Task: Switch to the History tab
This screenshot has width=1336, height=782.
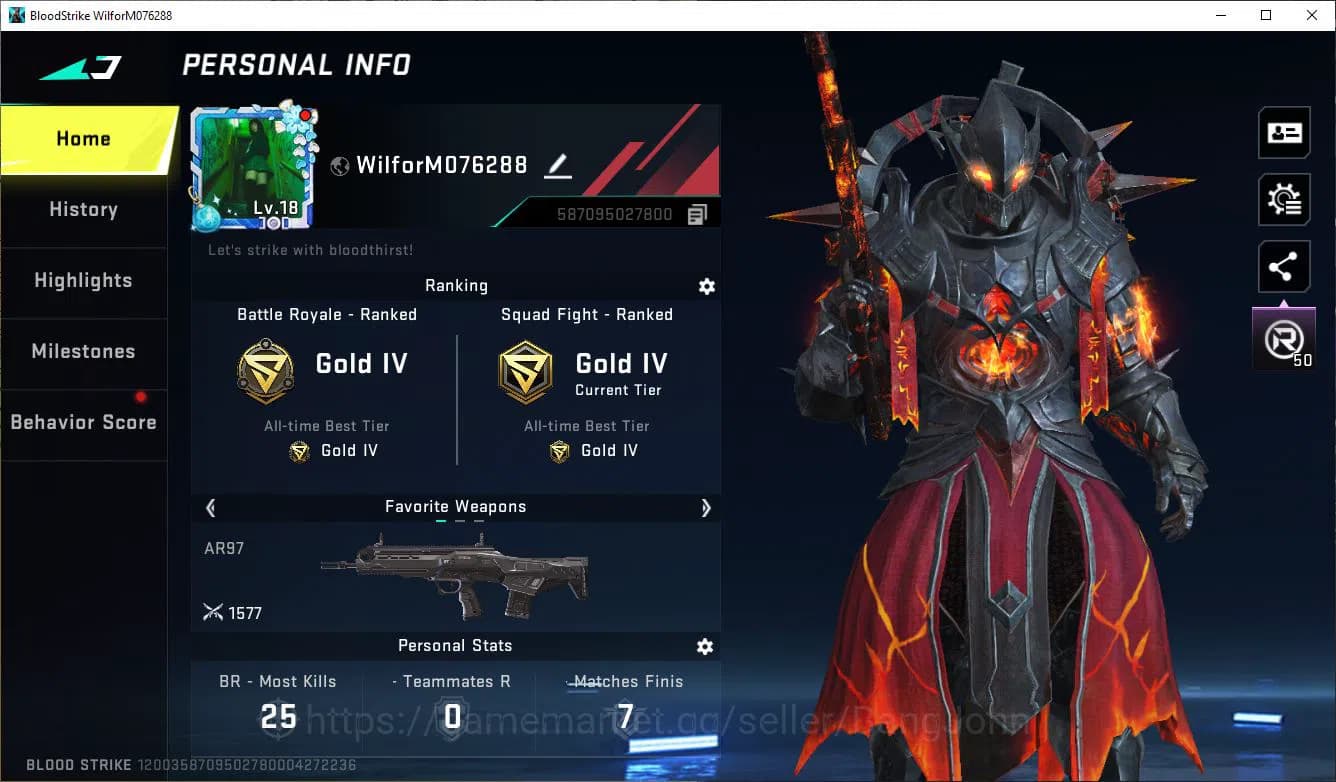Action: (83, 209)
